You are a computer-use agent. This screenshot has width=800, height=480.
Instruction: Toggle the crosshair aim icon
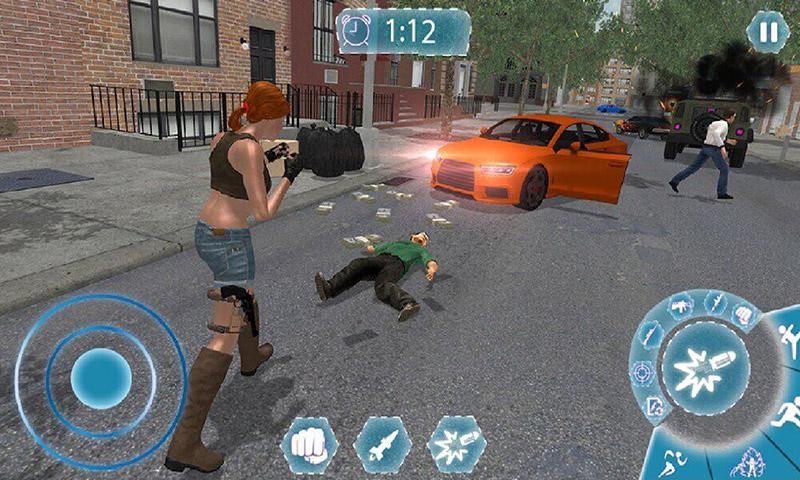click(641, 374)
